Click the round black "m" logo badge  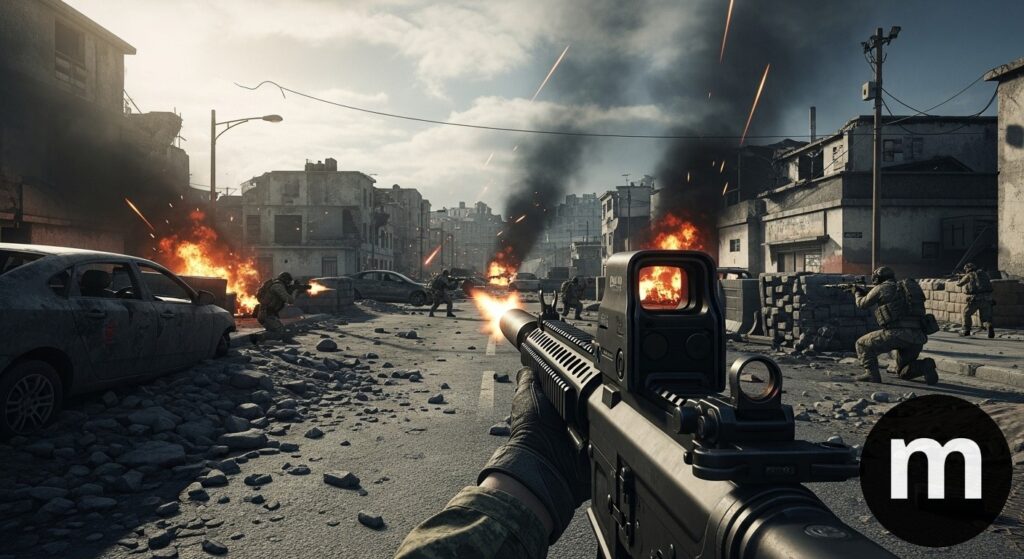(x=935, y=469)
